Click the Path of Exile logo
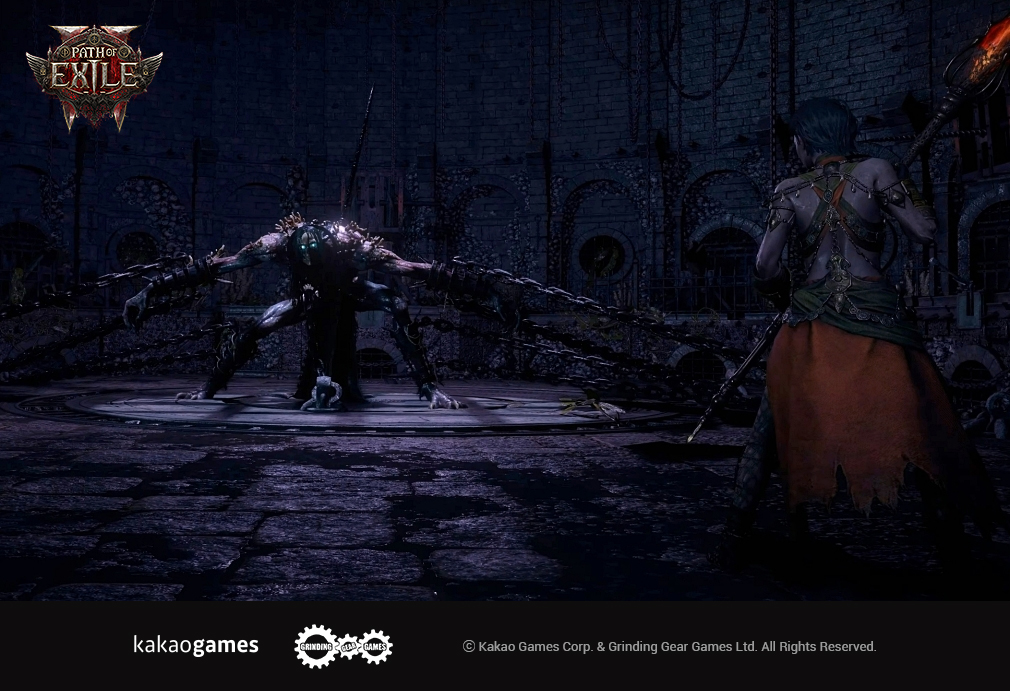Viewport: 1010px width, 691px height. click(x=94, y=75)
